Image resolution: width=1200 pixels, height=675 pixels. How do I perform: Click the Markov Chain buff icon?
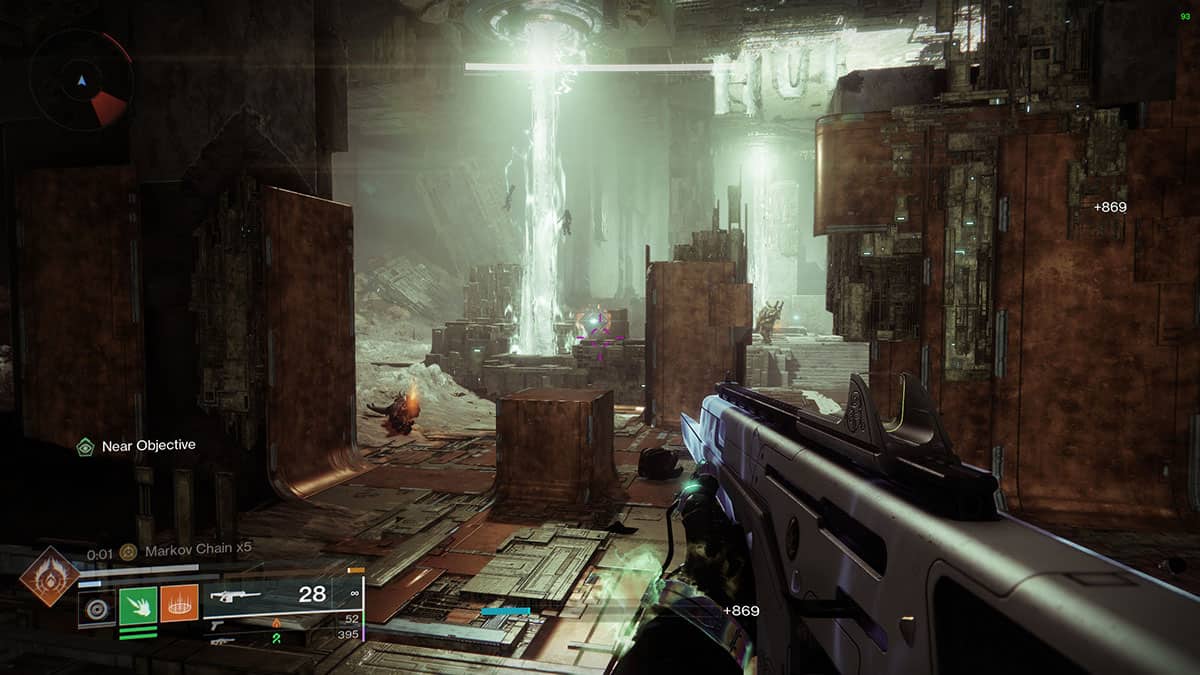(128, 552)
